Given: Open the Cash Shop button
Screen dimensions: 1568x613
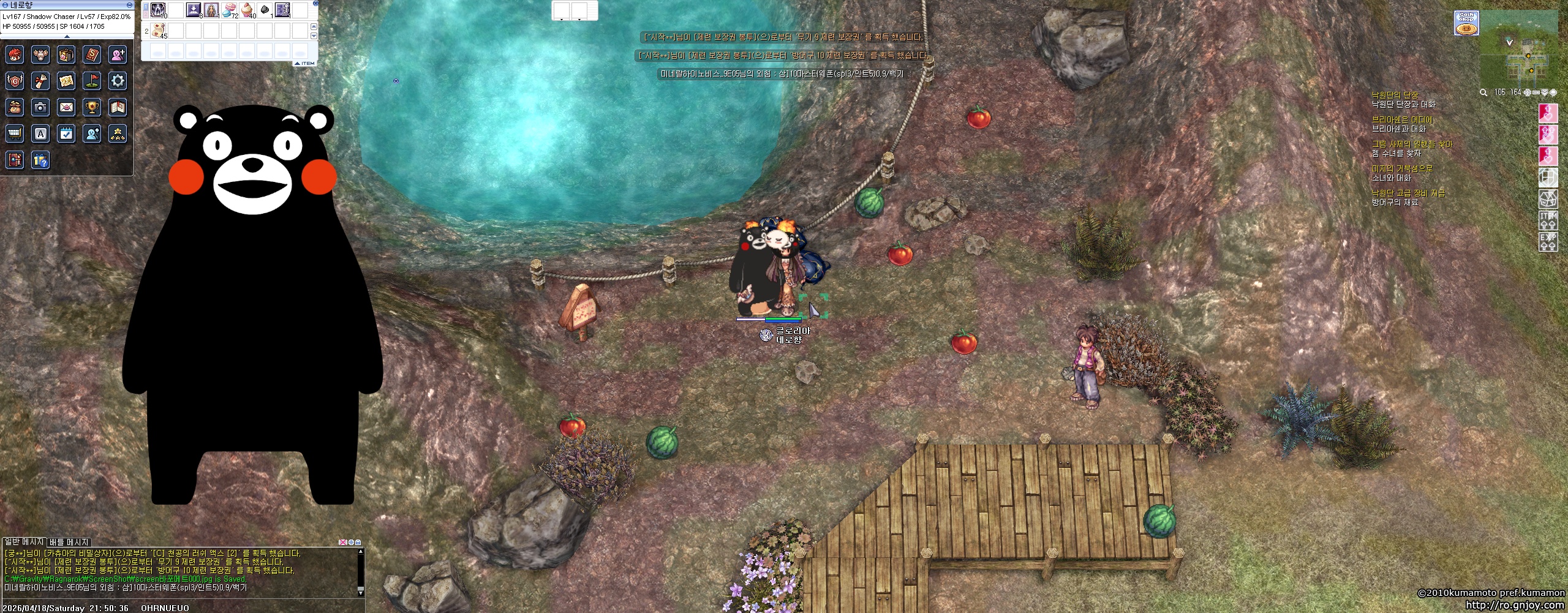Looking at the screenshot, I should pos(1466,24).
